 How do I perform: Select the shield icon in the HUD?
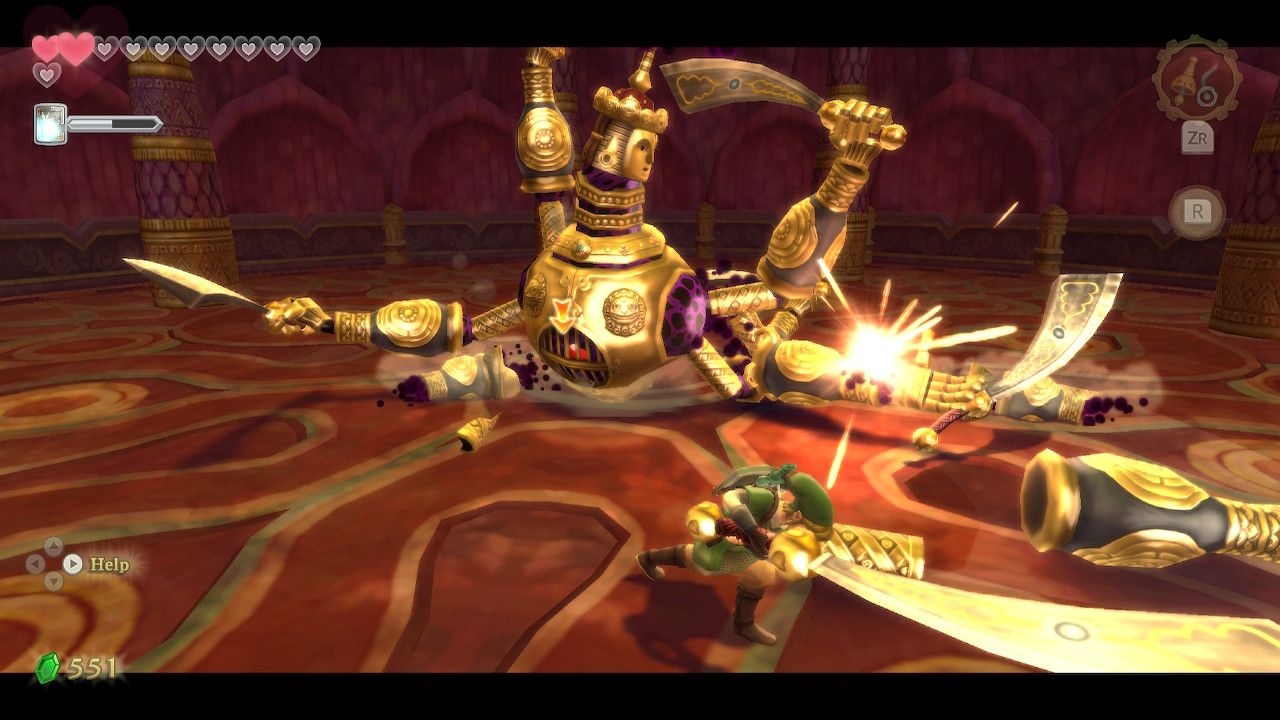(49, 123)
